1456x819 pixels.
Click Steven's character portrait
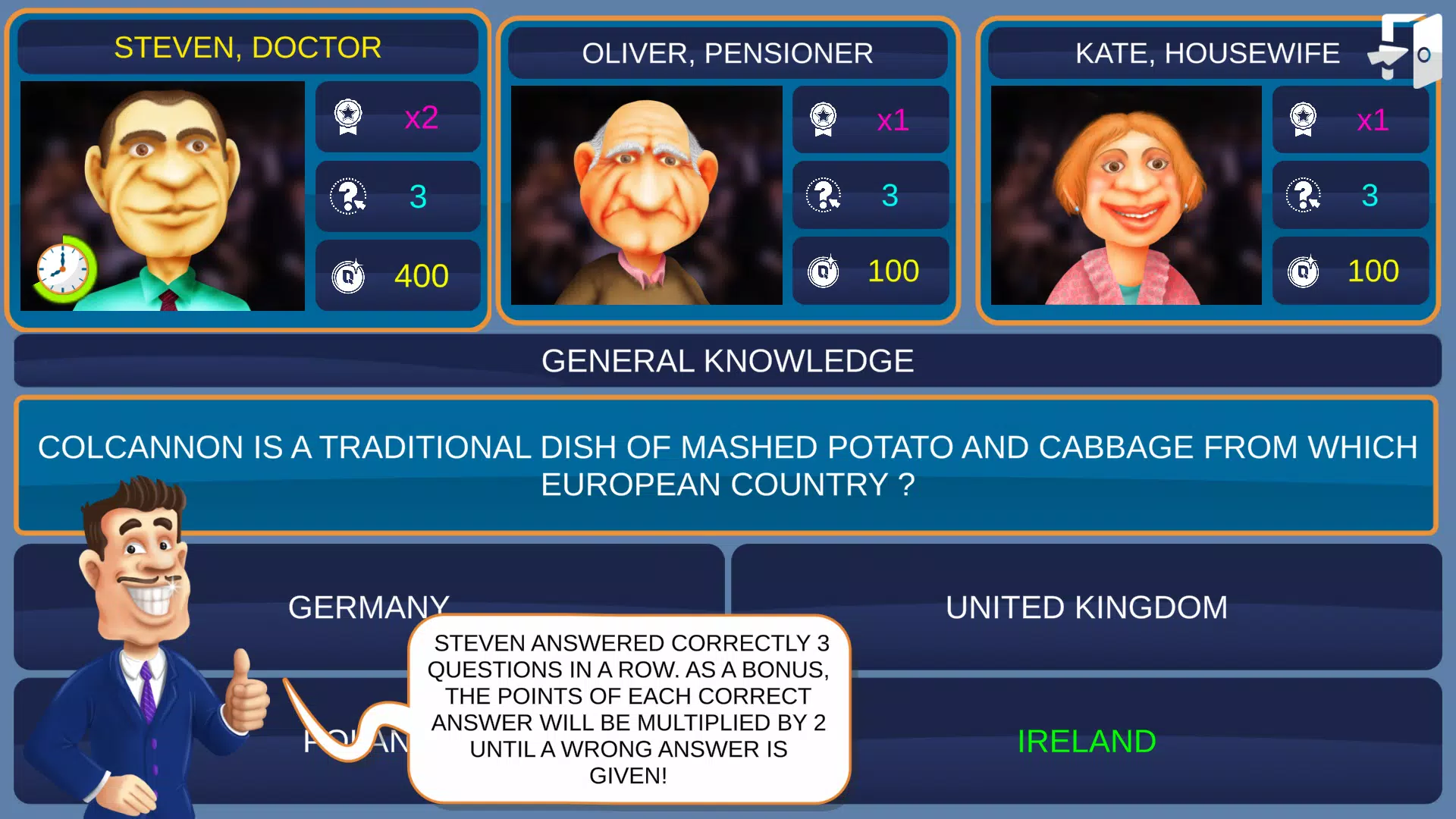[162, 197]
